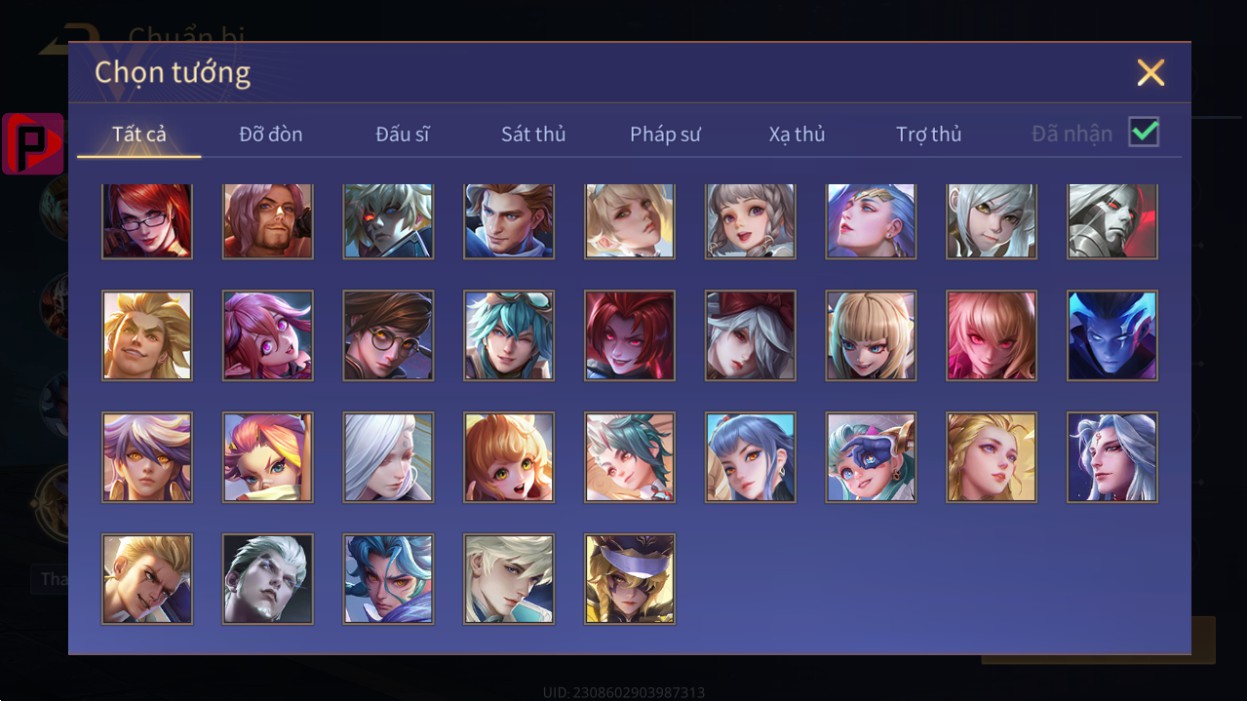Open the Sát thủ tab

pos(533,134)
